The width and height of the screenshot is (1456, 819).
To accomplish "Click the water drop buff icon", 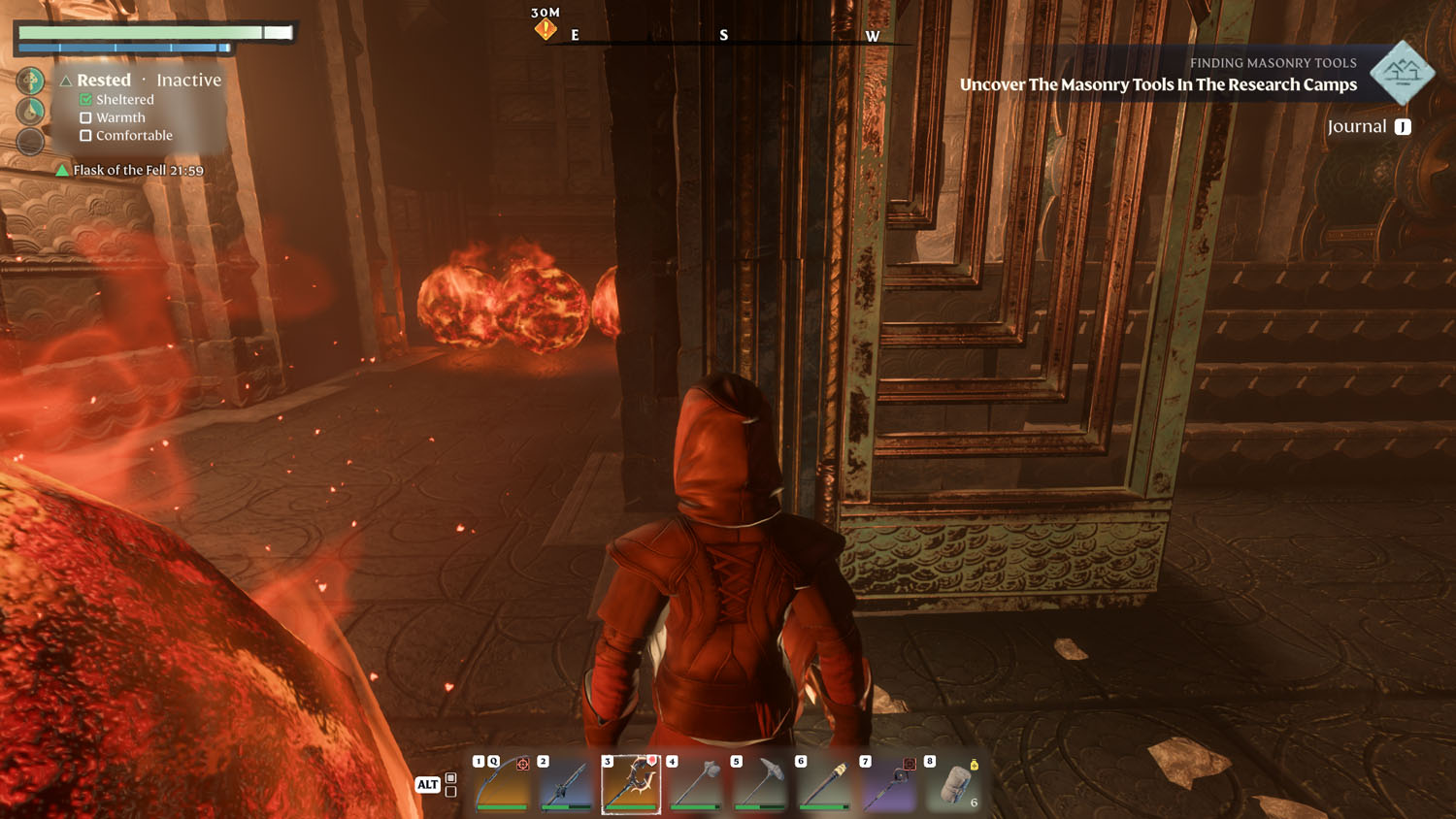I will pos(30,111).
